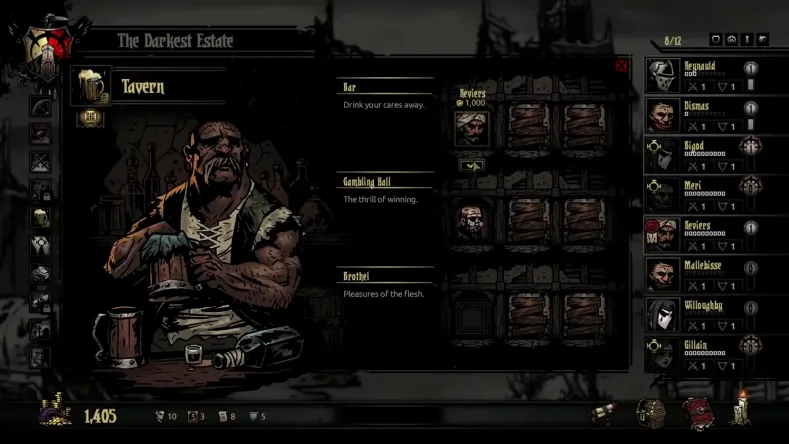Choose the empty Brothel slot
This screenshot has width=789, height=444.
coord(471,314)
